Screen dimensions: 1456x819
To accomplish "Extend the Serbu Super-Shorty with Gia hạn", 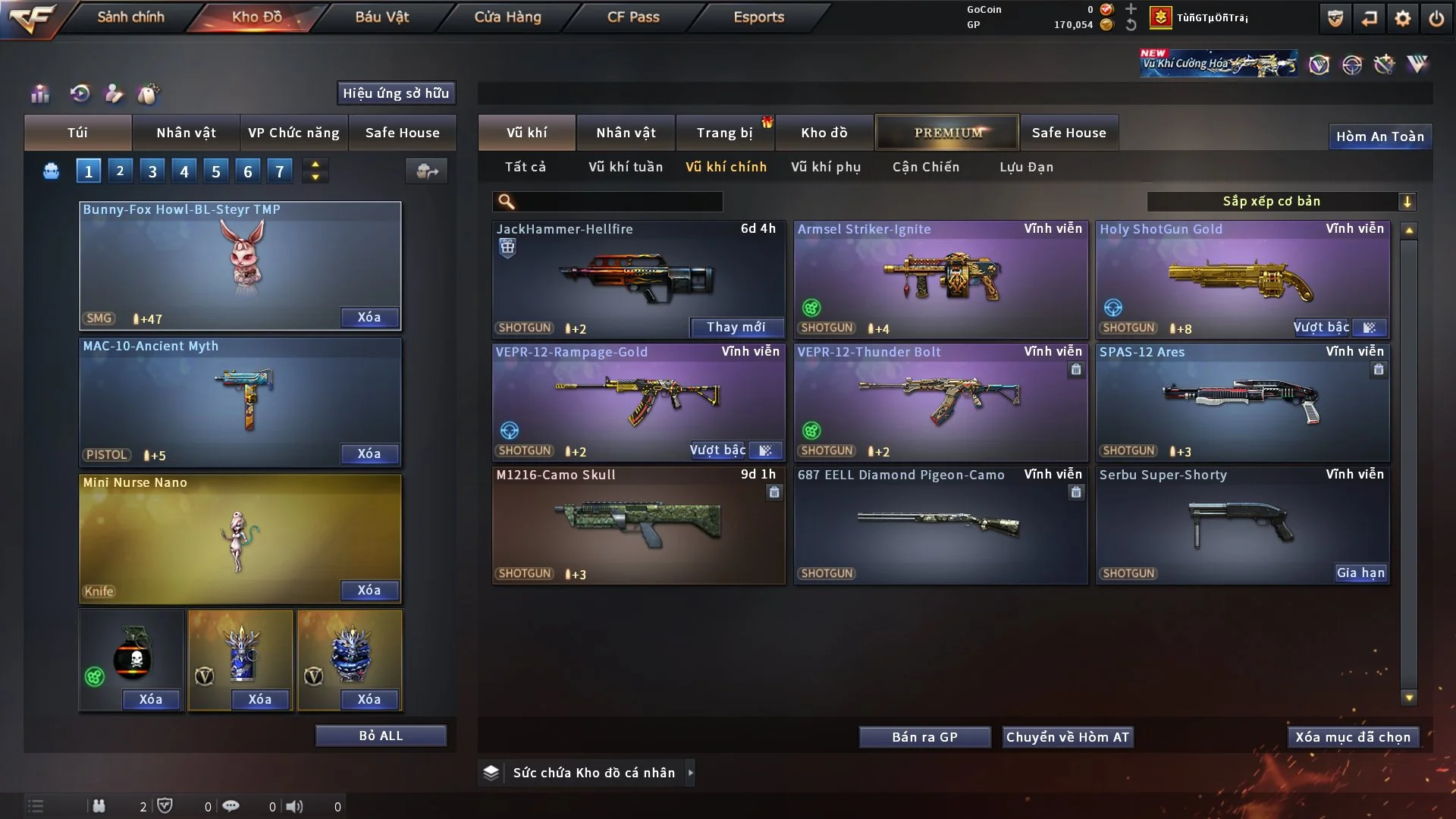I will (x=1360, y=573).
